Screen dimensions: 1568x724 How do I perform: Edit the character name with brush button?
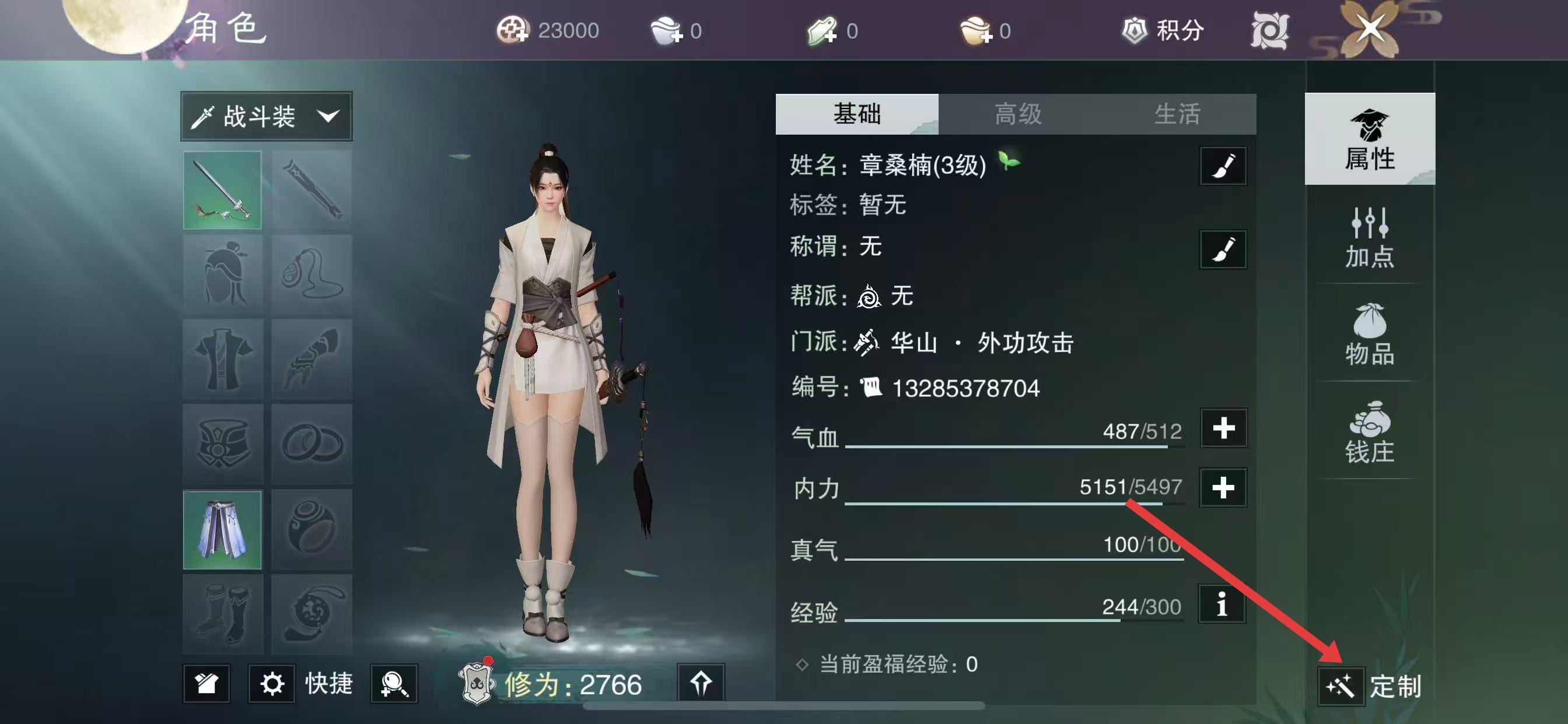click(1223, 166)
